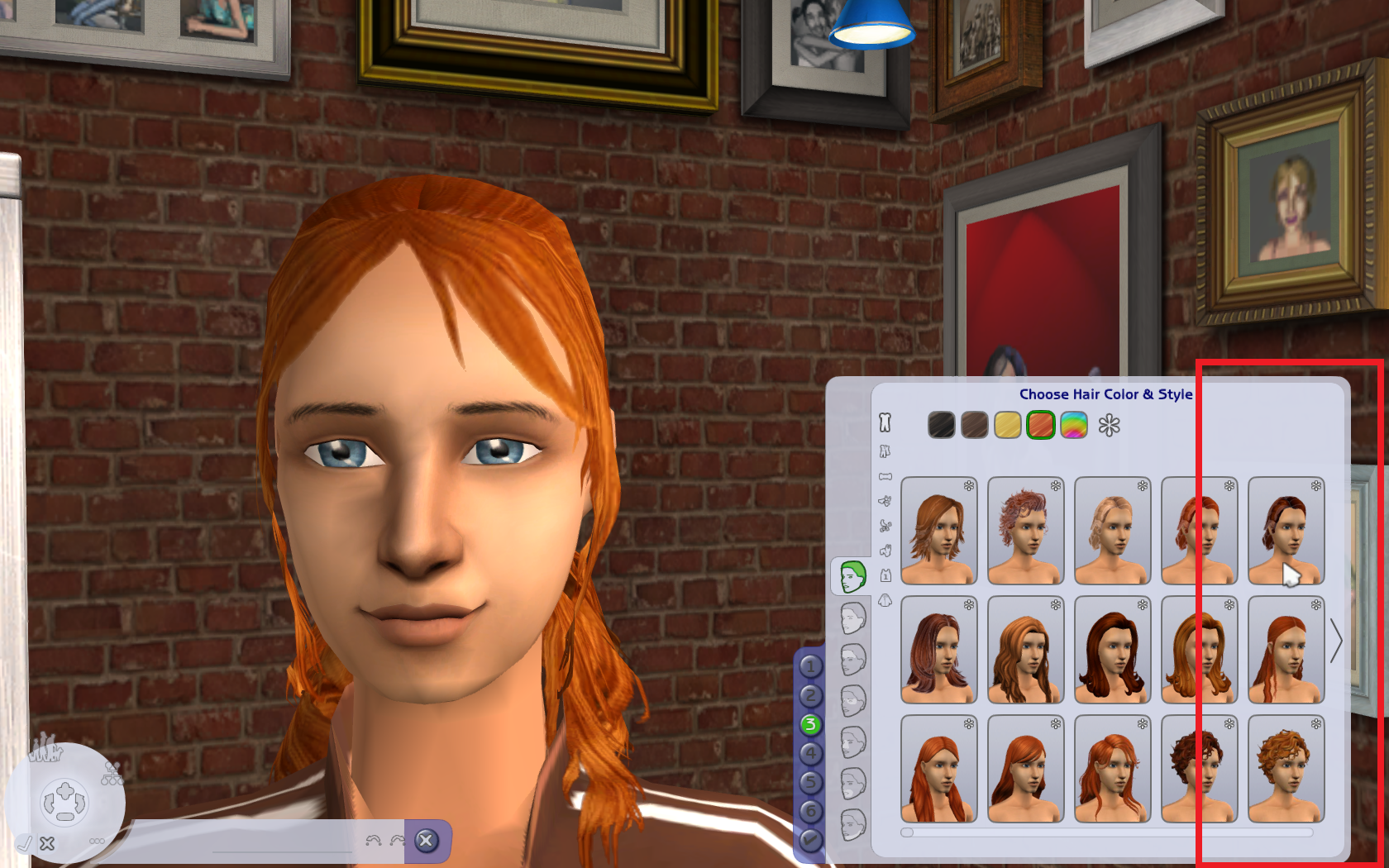
Task: Select the rainbow custom hair color swatch
Action: coord(1072,425)
